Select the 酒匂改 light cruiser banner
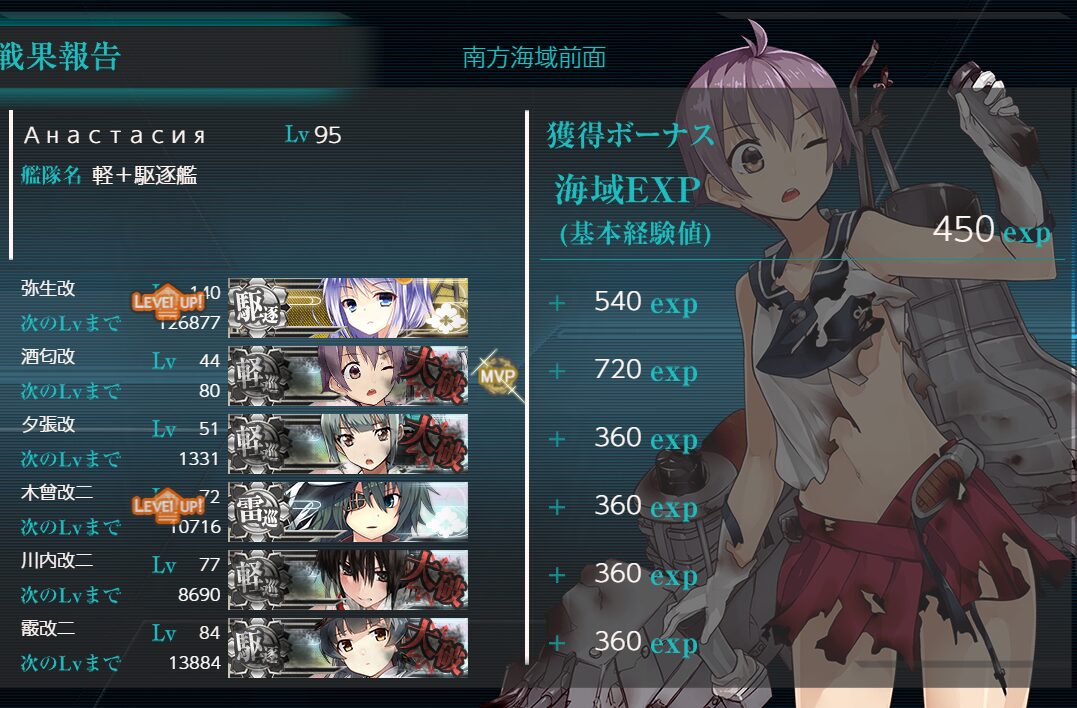The height and width of the screenshot is (708, 1077). 348,375
